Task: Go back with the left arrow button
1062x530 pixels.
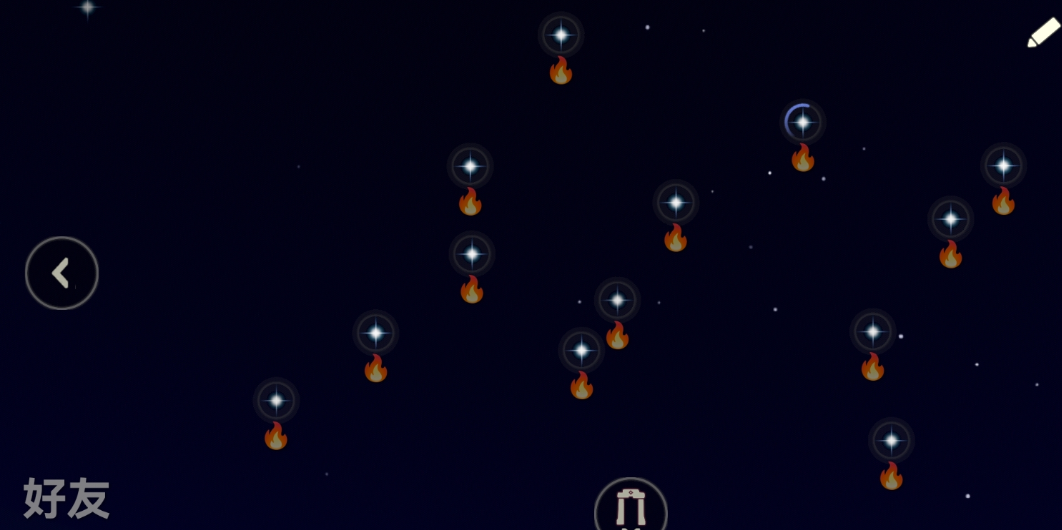Action: click(x=62, y=273)
